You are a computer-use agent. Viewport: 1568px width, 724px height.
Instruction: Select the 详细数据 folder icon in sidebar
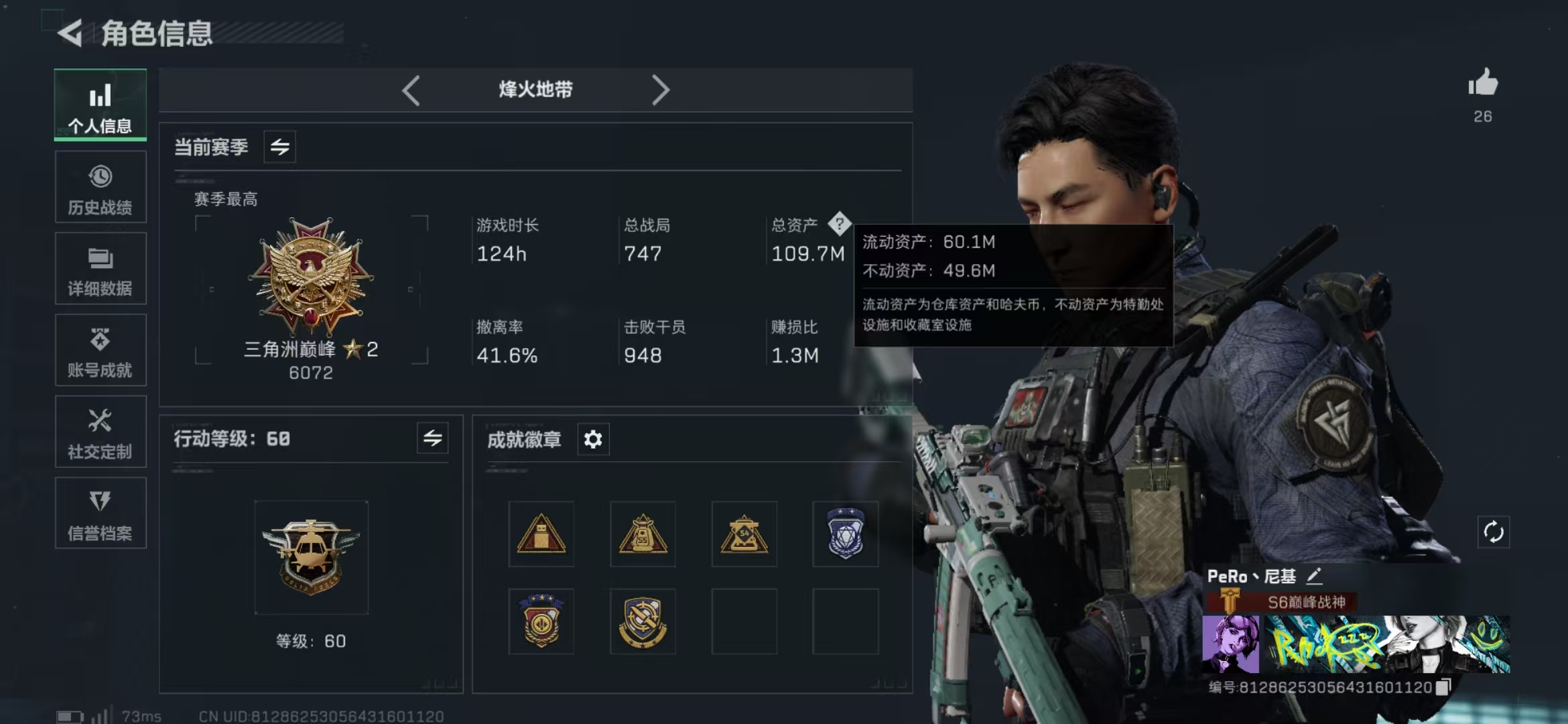[99, 269]
